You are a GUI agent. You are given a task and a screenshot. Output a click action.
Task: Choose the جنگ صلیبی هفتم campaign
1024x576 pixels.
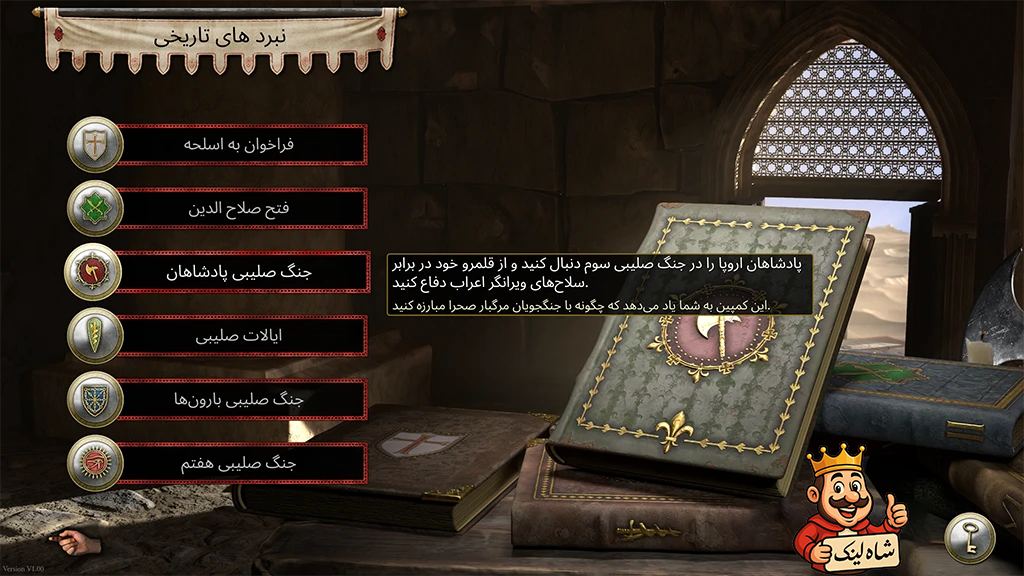(x=243, y=464)
